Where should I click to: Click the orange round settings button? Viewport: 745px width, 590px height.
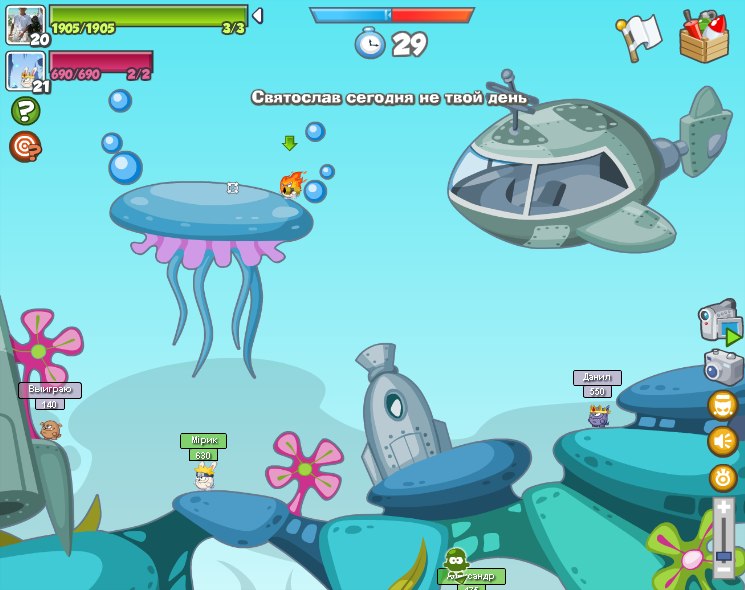click(x=723, y=477)
